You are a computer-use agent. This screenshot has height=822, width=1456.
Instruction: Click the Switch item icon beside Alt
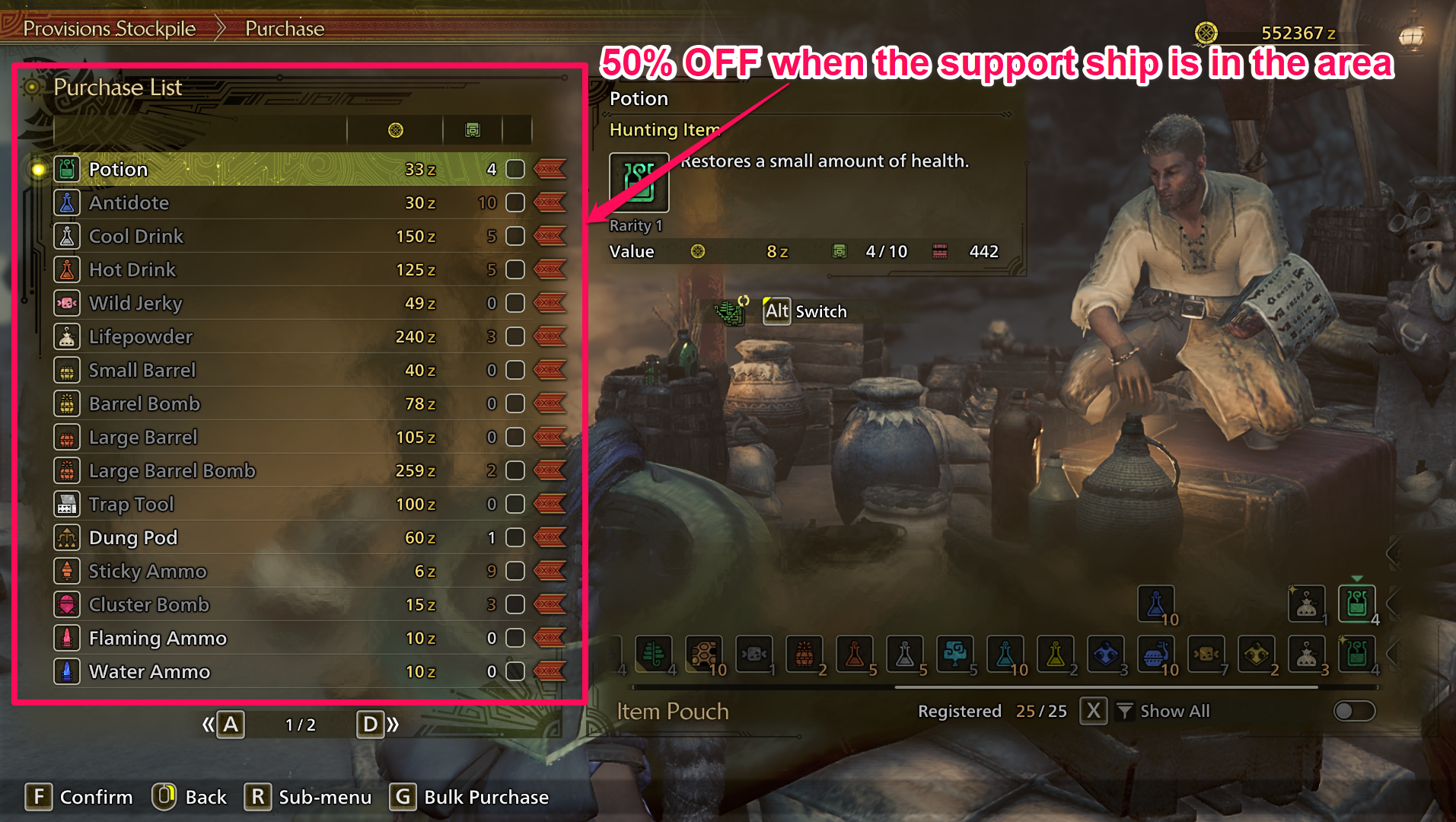click(731, 311)
